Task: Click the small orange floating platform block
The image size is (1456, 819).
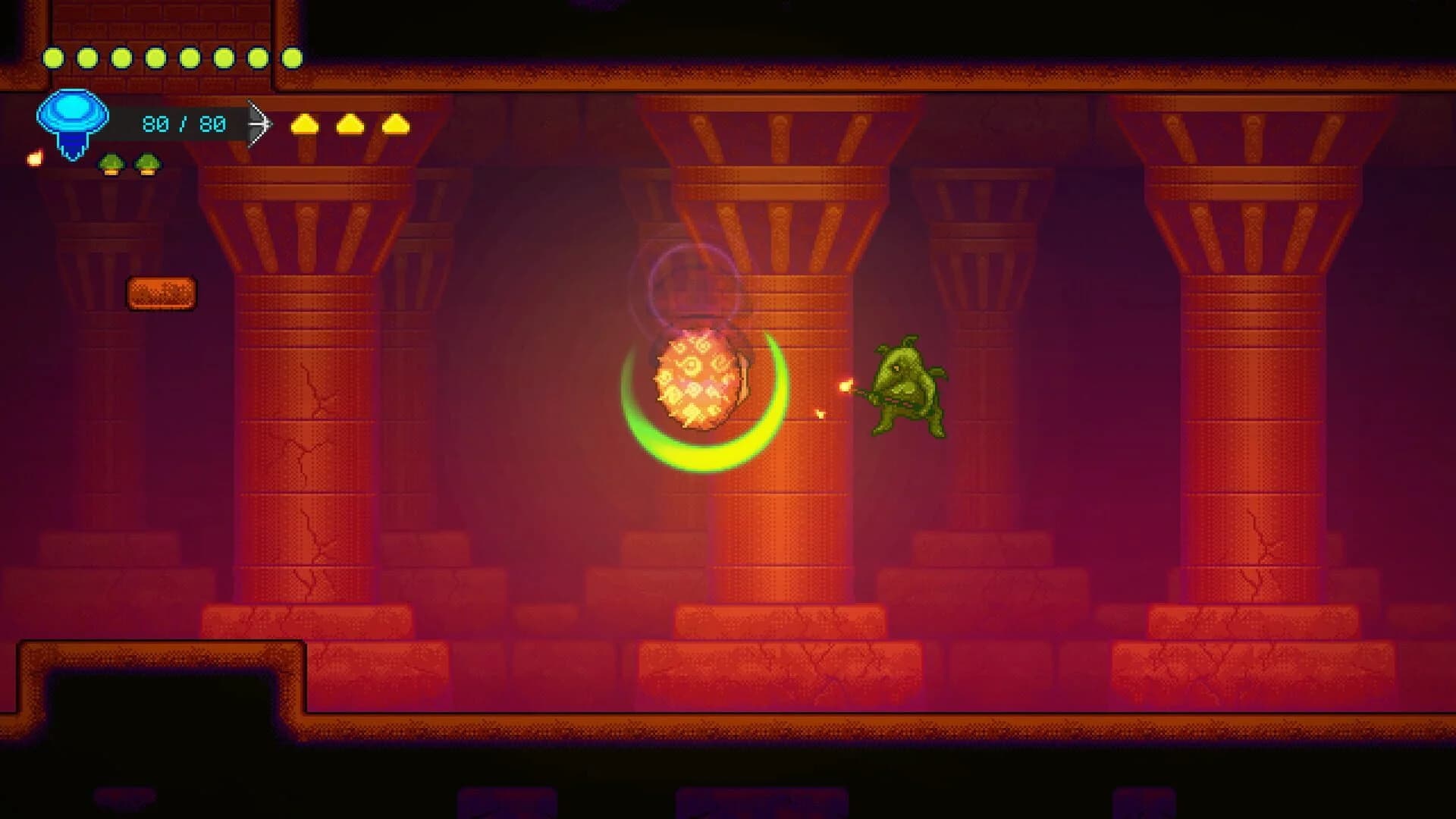Action: (x=162, y=290)
